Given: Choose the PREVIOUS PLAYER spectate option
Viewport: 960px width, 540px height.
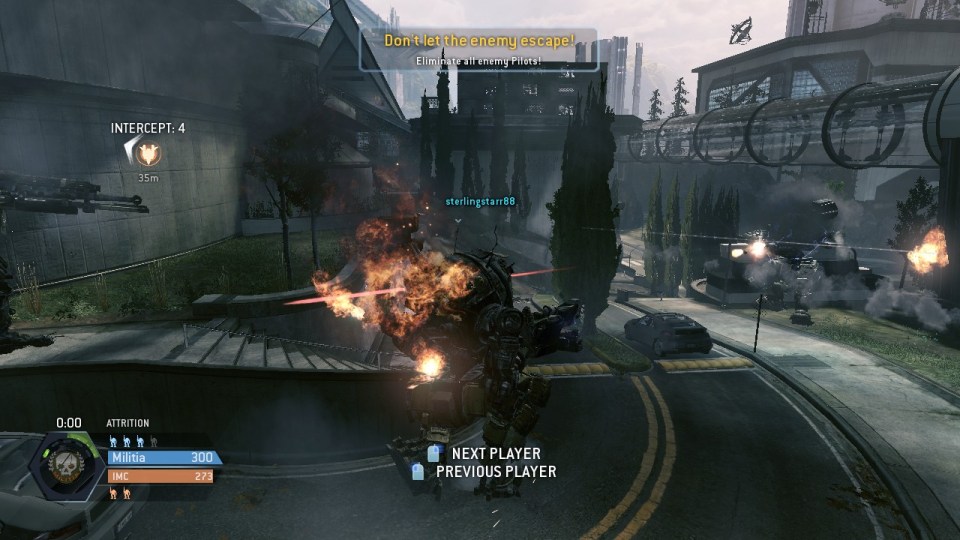Looking at the screenshot, I should (496, 471).
